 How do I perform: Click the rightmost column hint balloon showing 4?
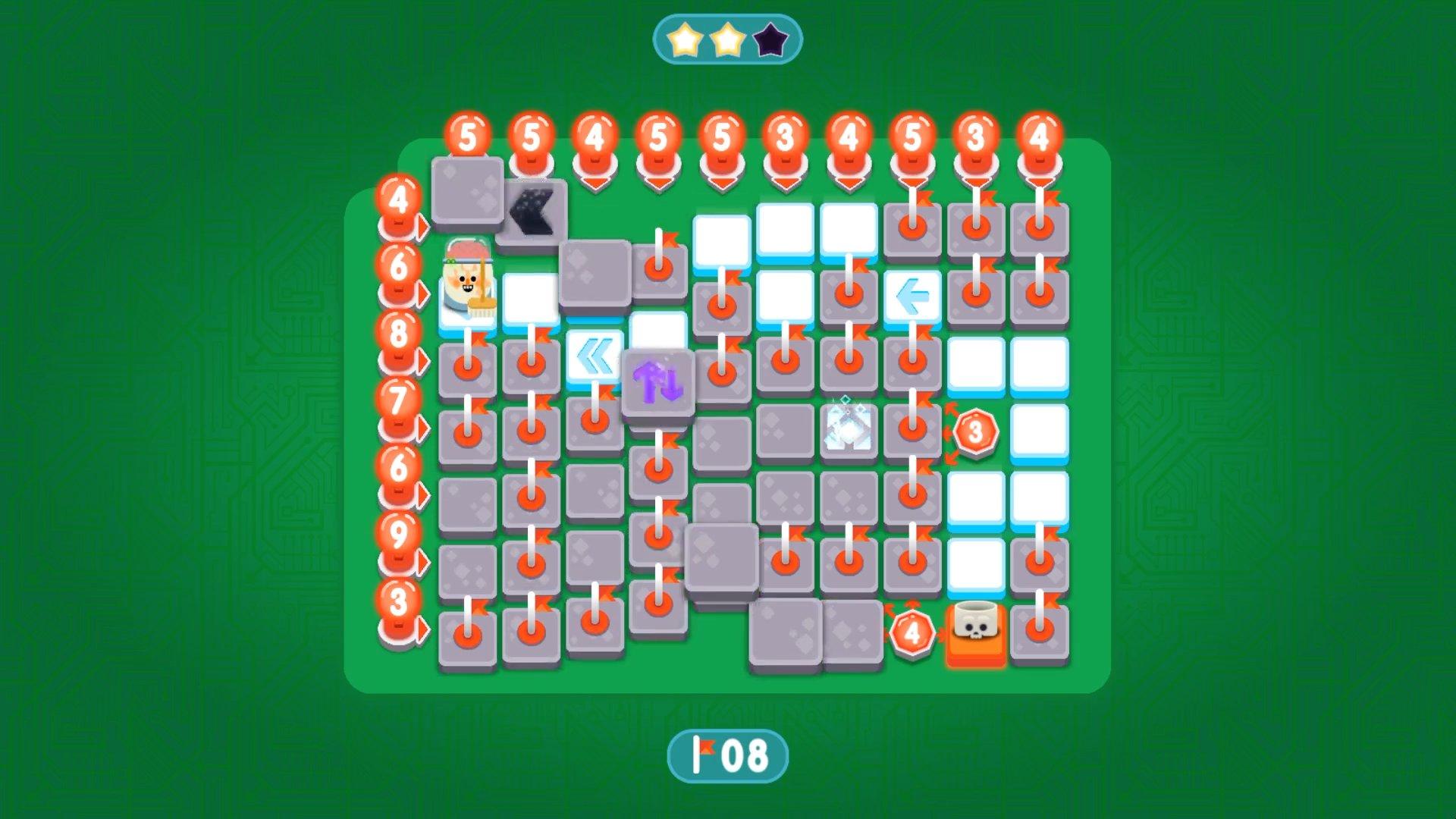tap(1040, 135)
